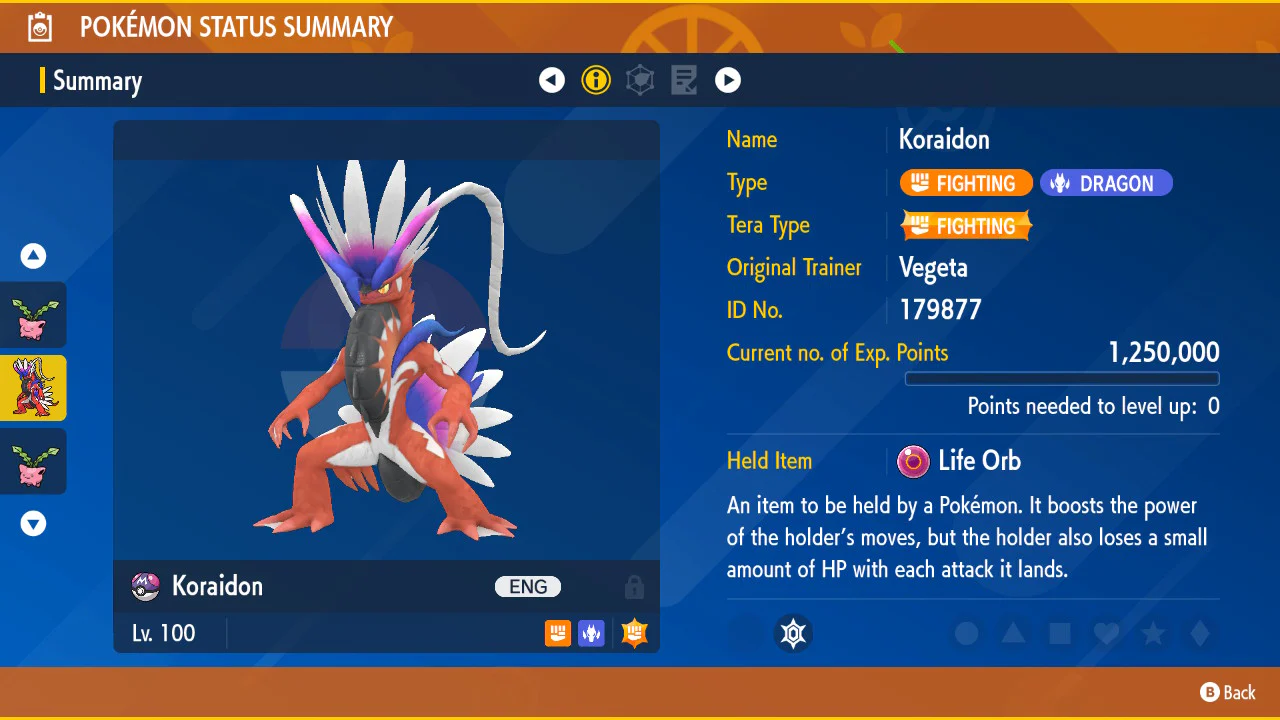Click the Dragon type badge
Screen dimensions: 1280x720
(x=1106, y=183)
